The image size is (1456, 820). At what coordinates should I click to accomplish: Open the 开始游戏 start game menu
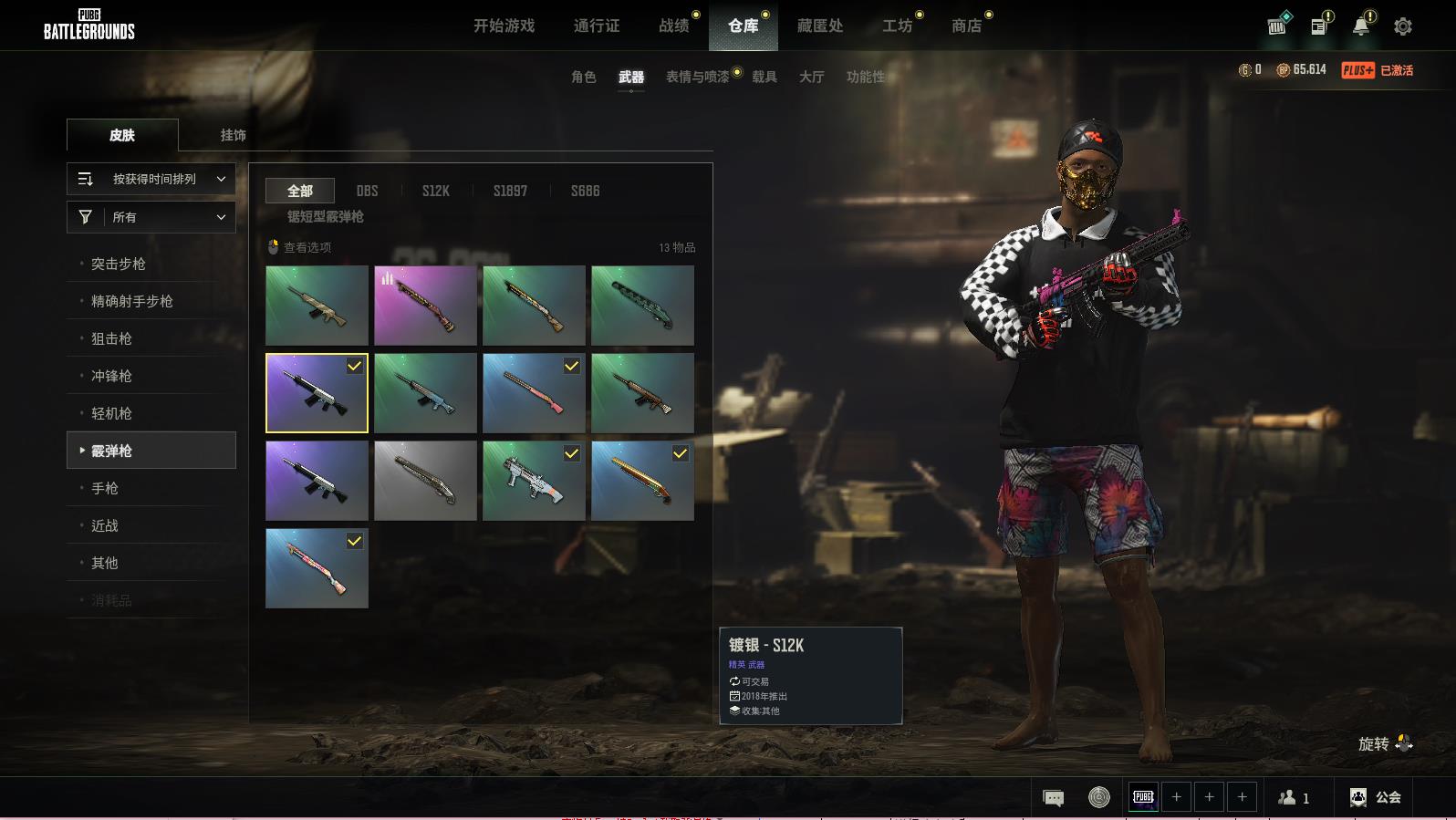pyautogui.click(x=504, y=26)
